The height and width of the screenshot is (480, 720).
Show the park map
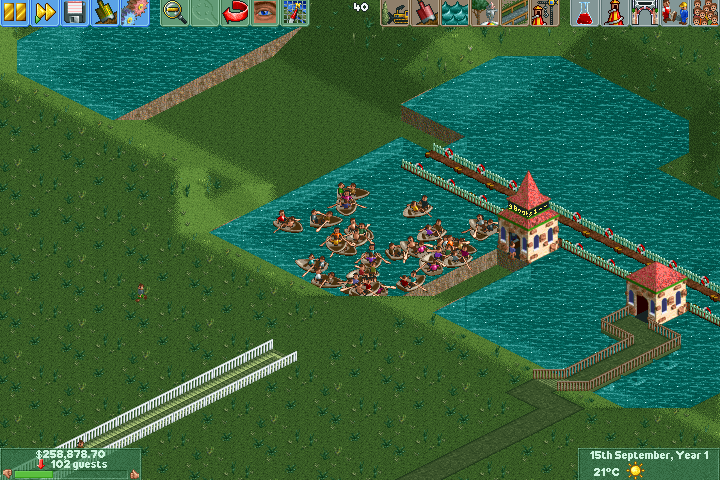(x=293, y=12)
